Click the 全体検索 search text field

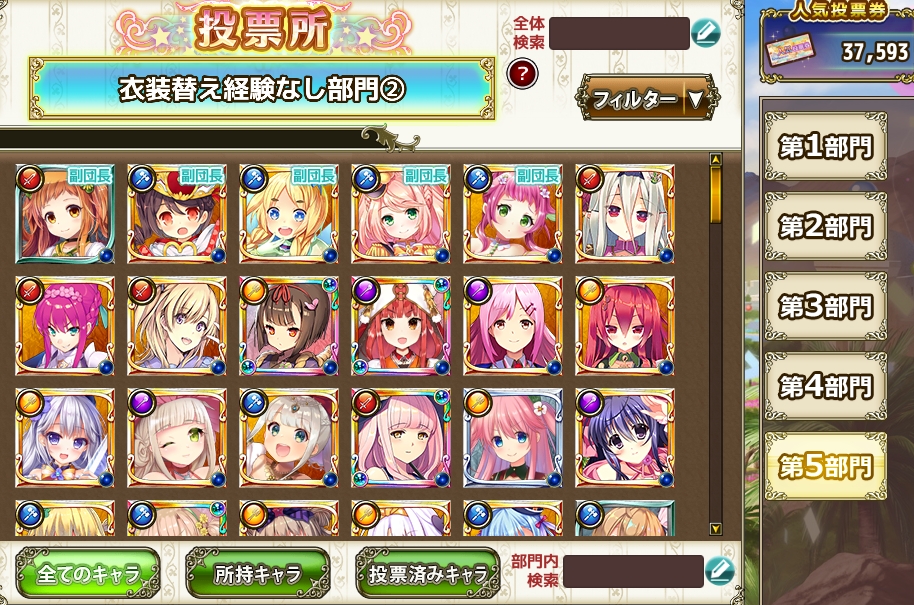(x=619, y=33)
